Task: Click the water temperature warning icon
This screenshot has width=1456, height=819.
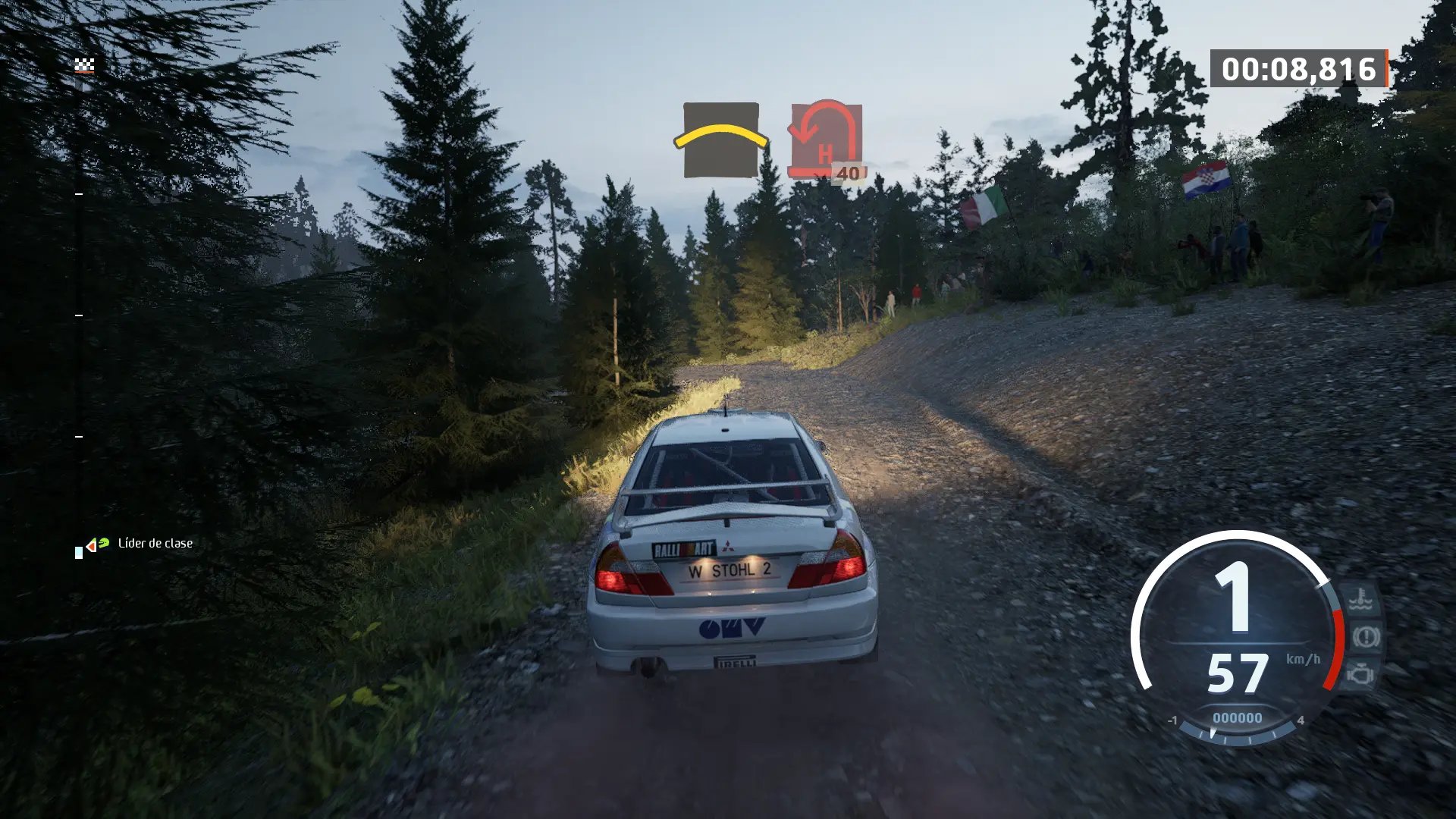Action: click(1361, 601)
